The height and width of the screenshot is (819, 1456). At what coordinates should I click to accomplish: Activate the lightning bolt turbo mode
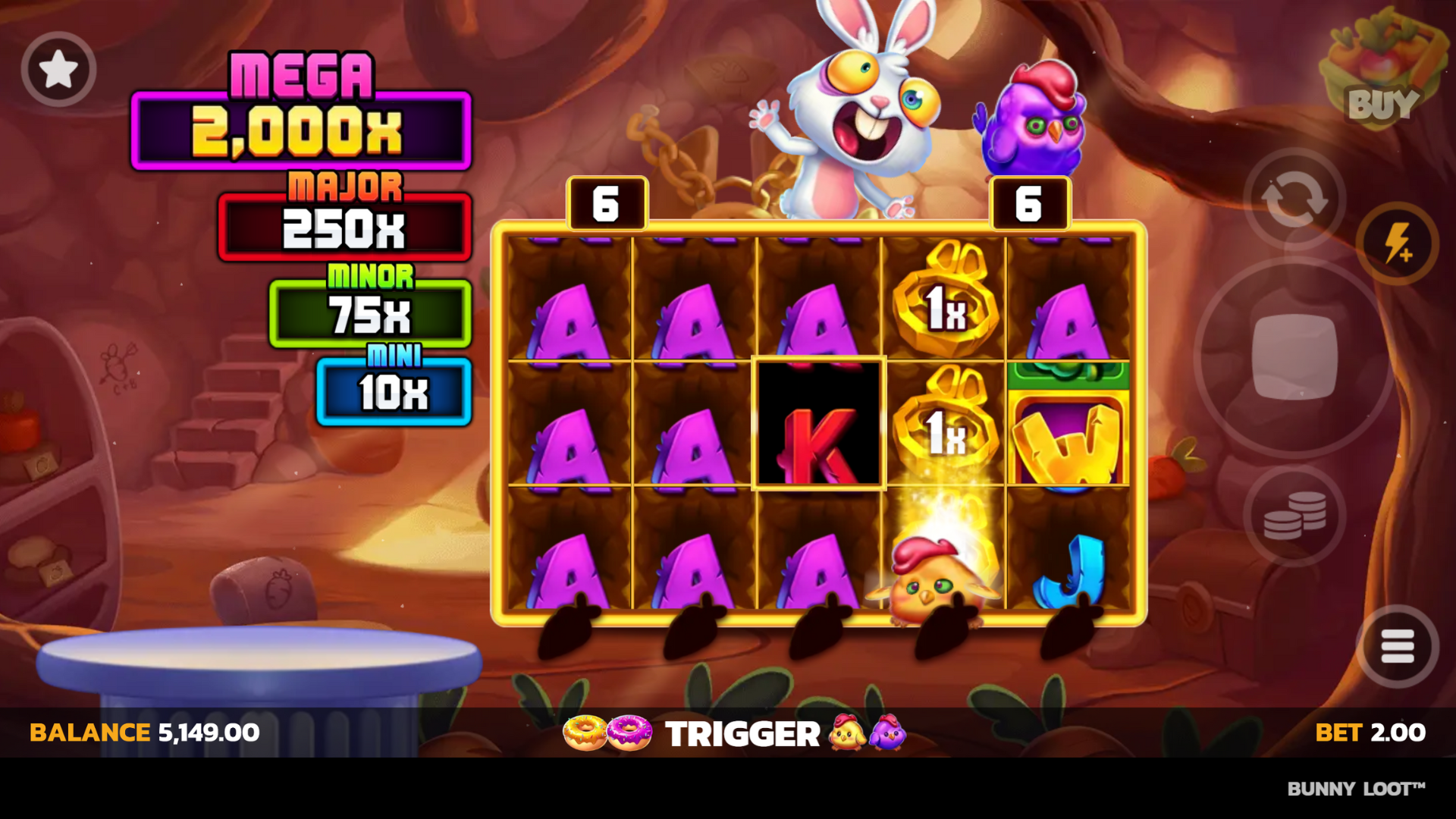[1397, 243]
